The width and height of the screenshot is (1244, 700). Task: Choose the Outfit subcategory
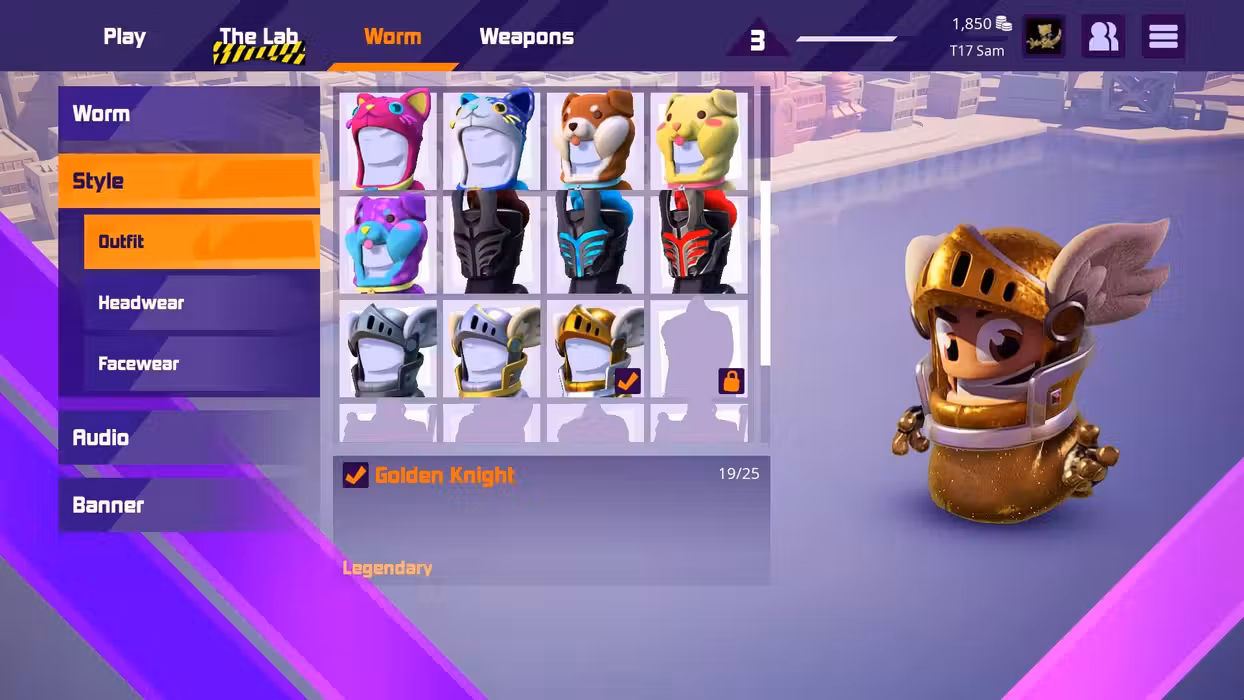[201, 242]
